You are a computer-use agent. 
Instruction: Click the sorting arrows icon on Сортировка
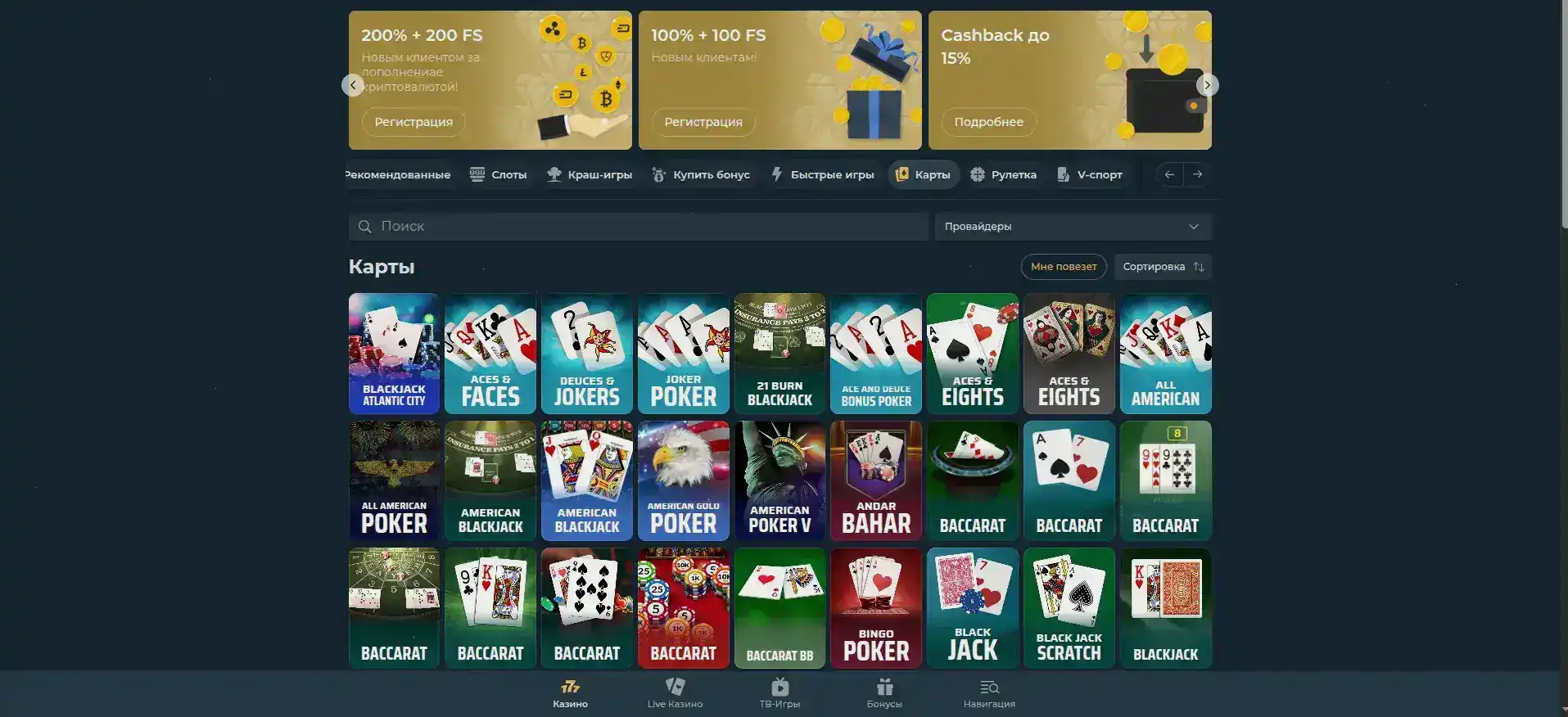(x=1199, y=266)
